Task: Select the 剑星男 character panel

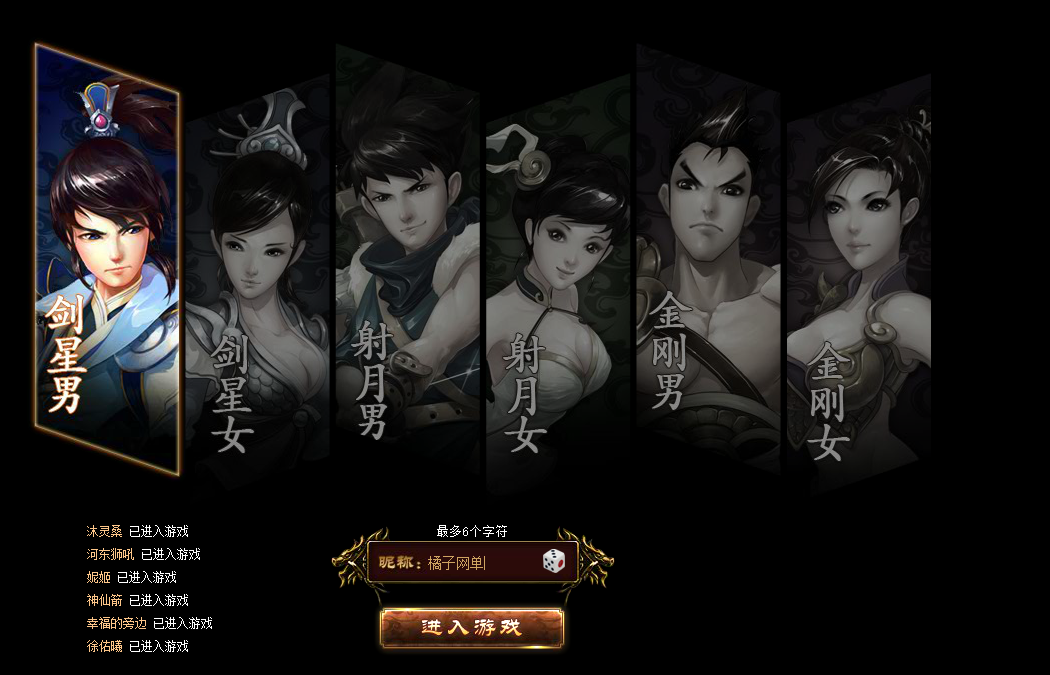Action: click(x=107, y=260)
